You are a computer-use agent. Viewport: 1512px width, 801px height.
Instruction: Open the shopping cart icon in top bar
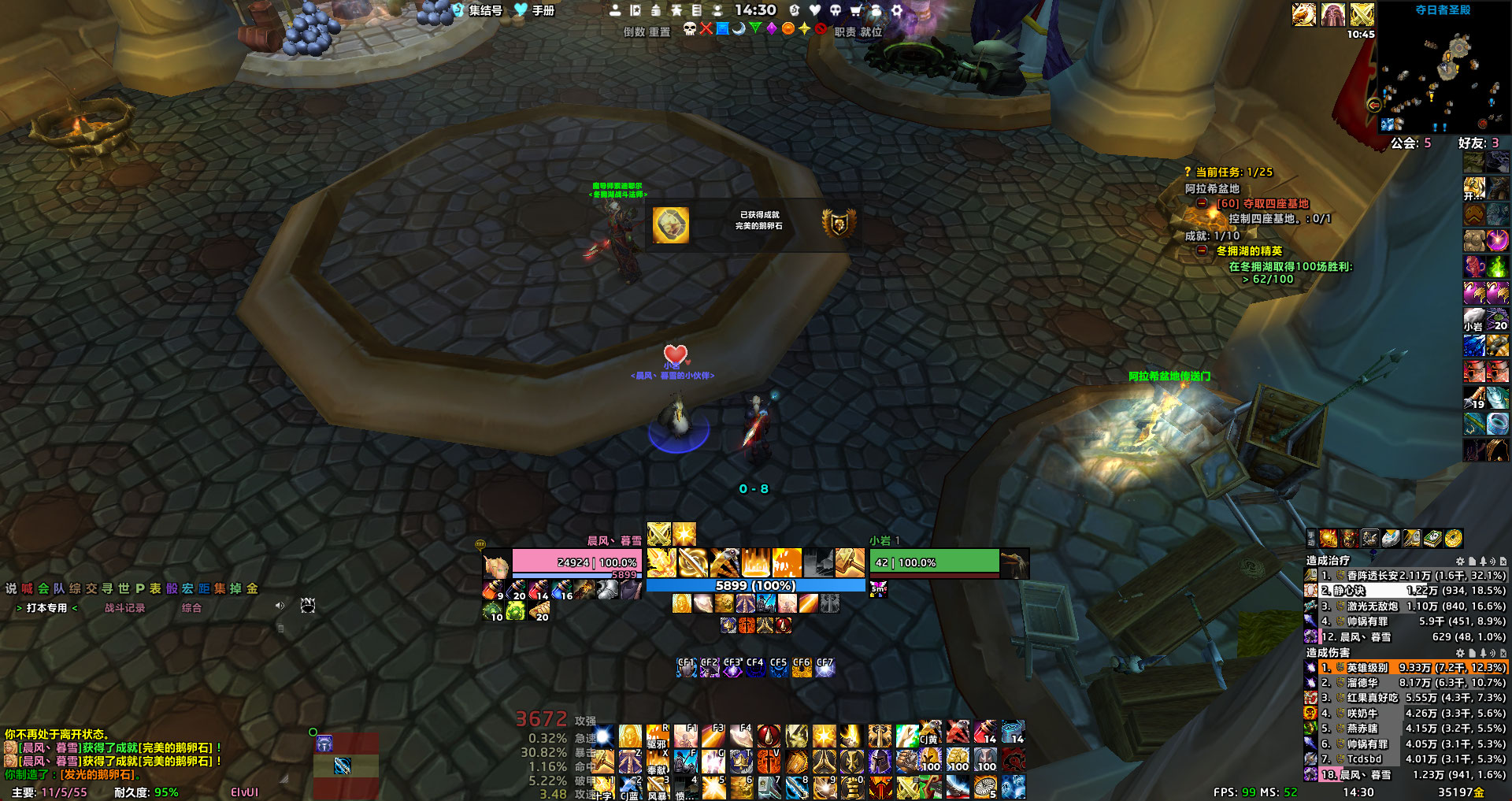(855, 10)
